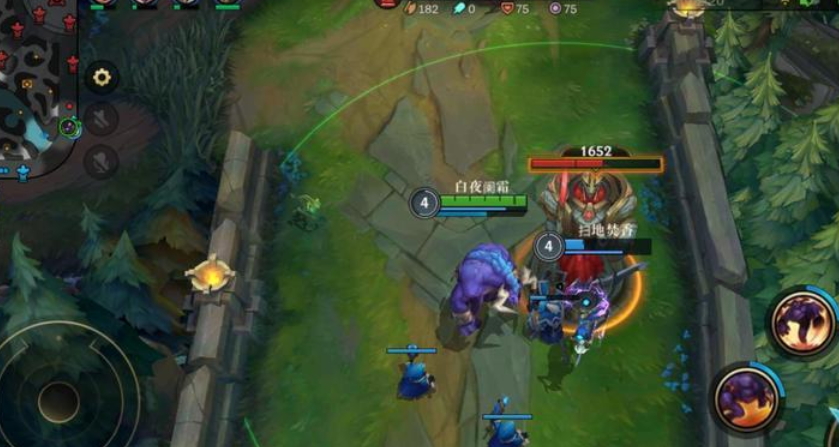Image resolution: width=839 pixels, height=447 pixels.
Task: Activate the purple beast ability with curved fire arc
Action: pos(802,322)
